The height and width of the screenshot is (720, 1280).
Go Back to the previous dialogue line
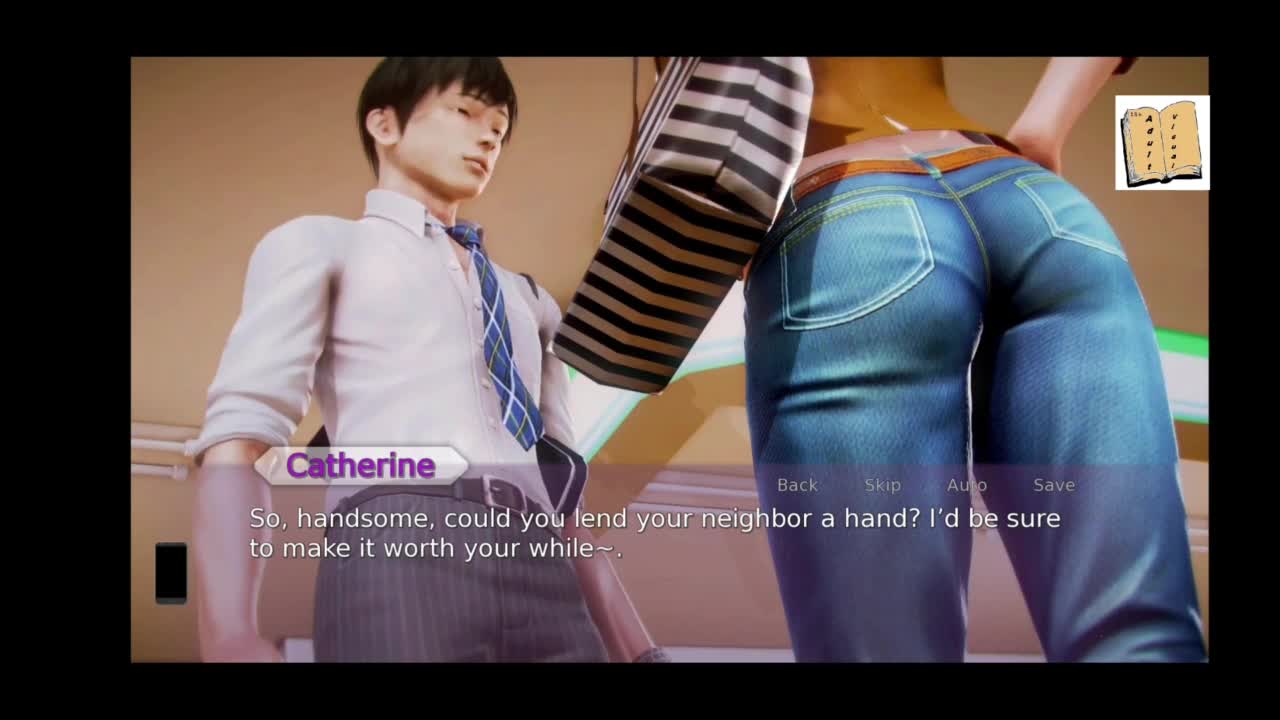[797, 485]
